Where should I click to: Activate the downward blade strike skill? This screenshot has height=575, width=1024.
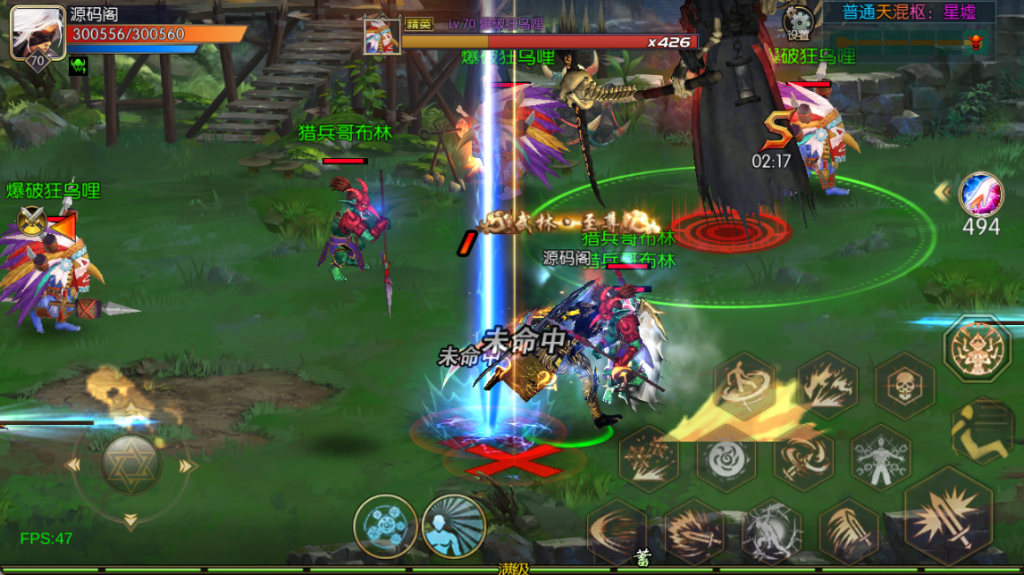coord(849,530)
